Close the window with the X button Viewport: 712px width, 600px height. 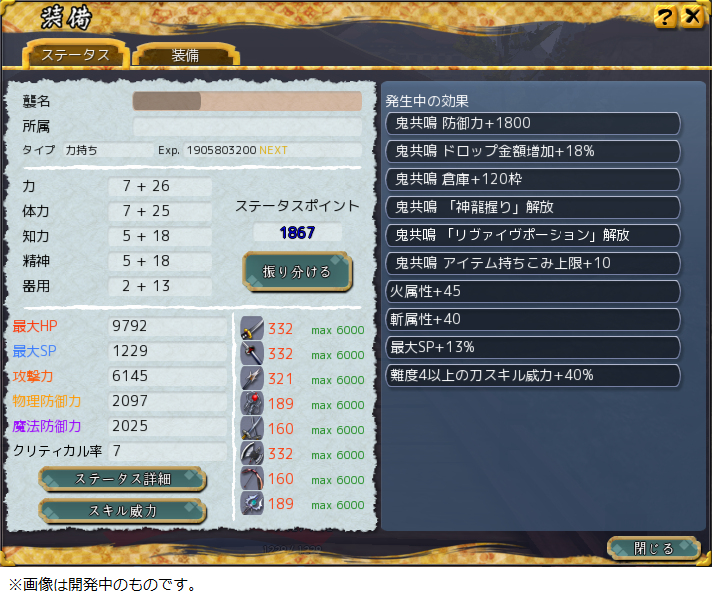click(691, 17)
